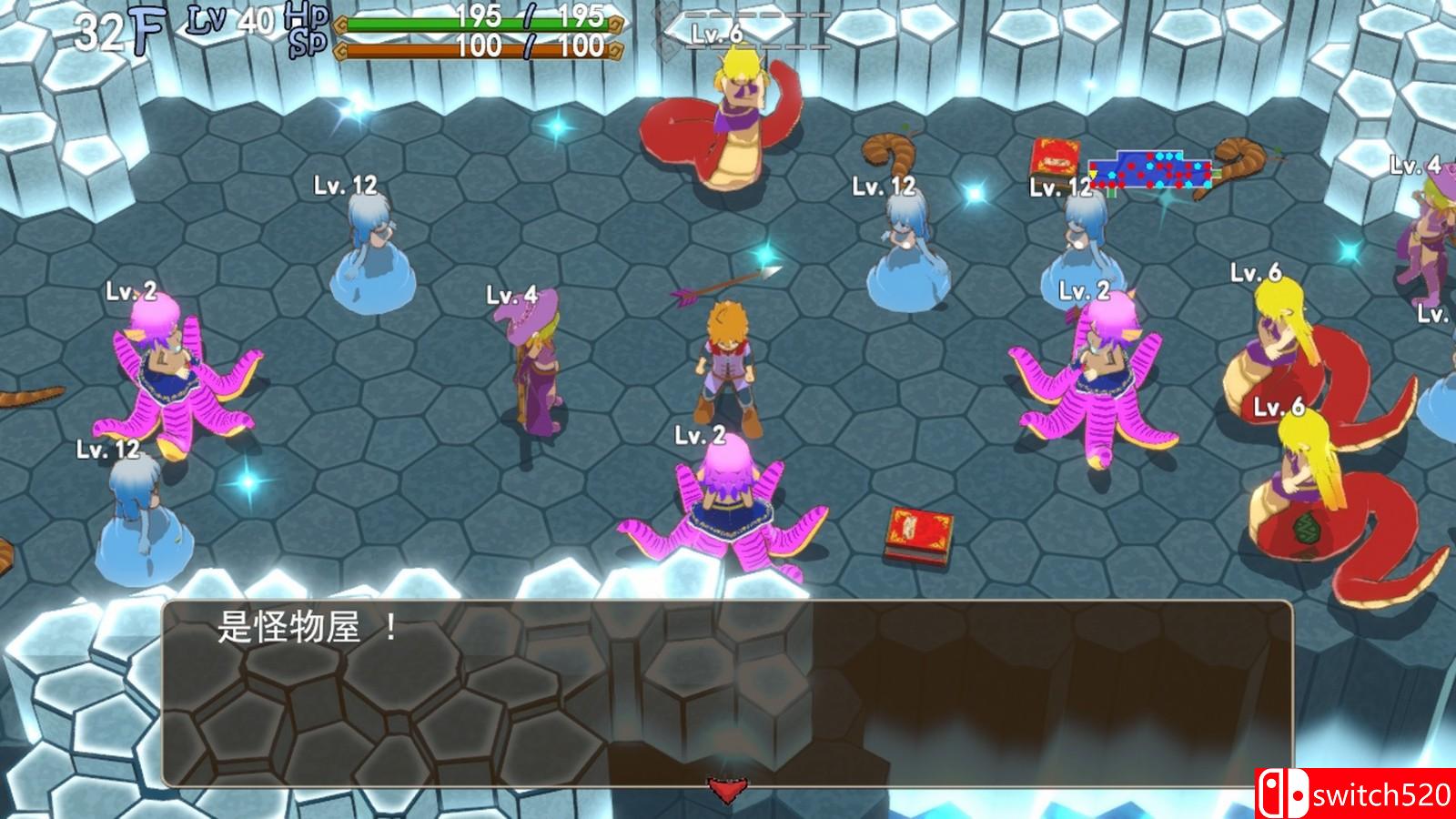Click the Lv. 4 label above the witch
Image resolution: width=1456 pixels, height=819 pixels.
[510, 294]
